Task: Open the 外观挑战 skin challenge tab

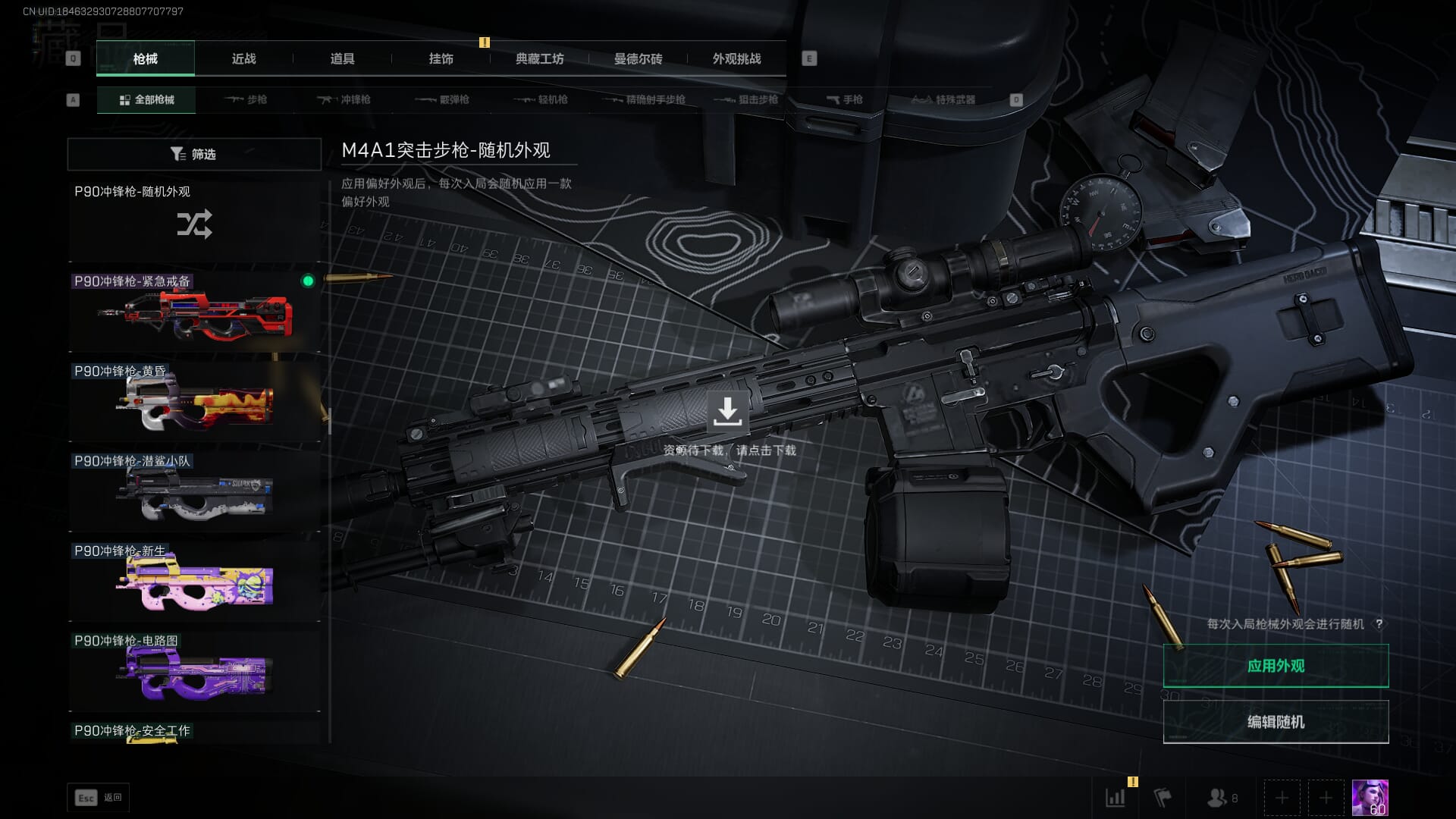Action: (736, 58)
